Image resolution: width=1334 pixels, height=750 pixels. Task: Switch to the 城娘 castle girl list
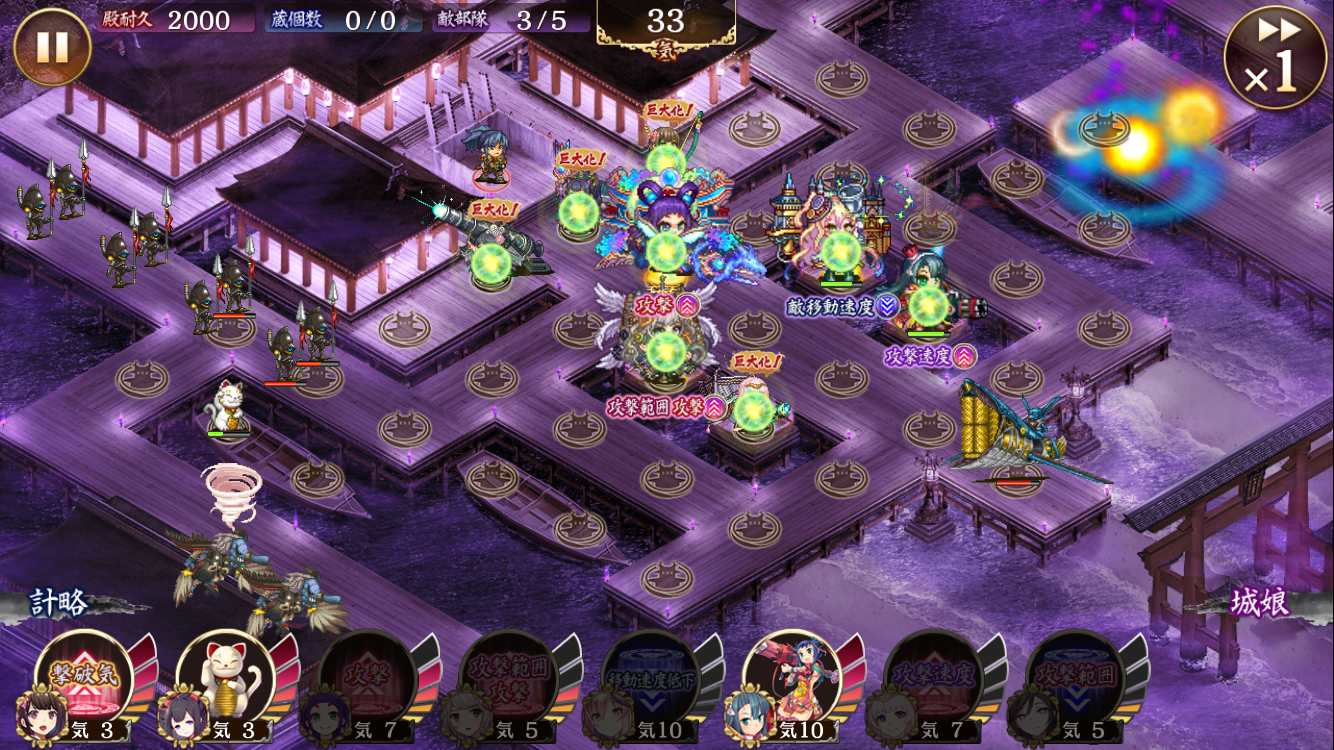[1260, 603]
